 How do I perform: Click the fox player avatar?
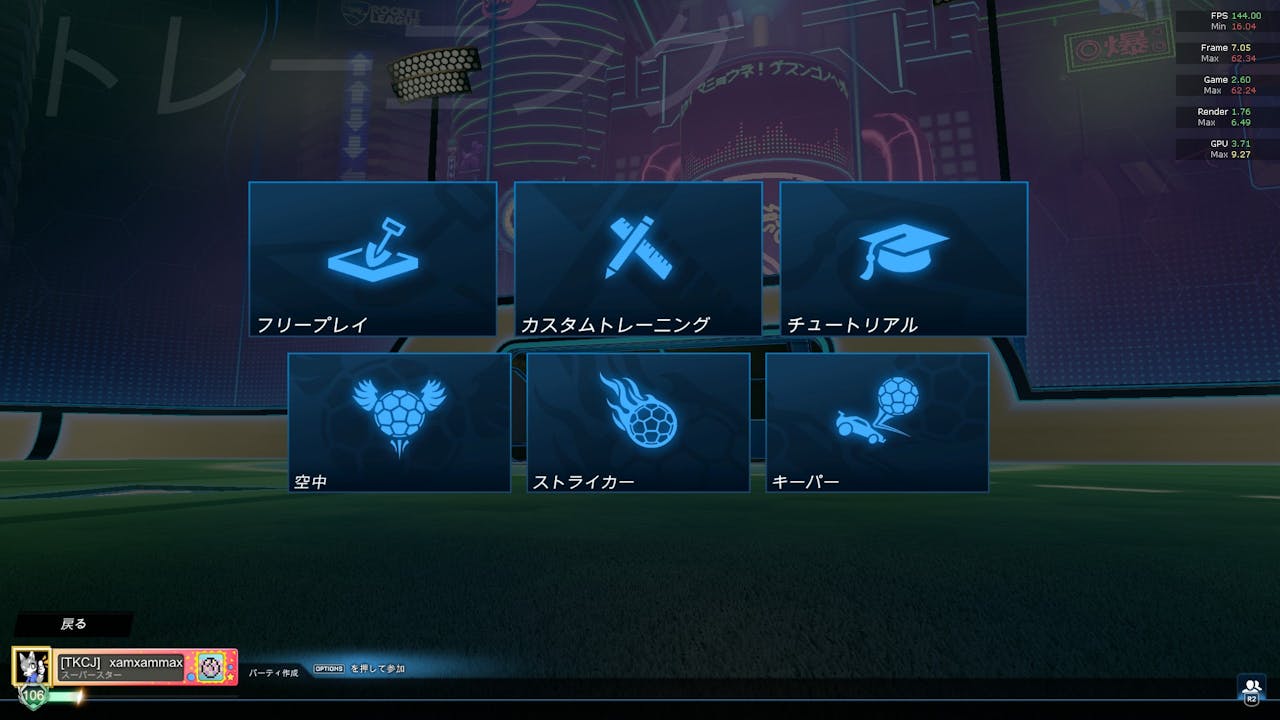pyautogui.click(x=31, y=666)
